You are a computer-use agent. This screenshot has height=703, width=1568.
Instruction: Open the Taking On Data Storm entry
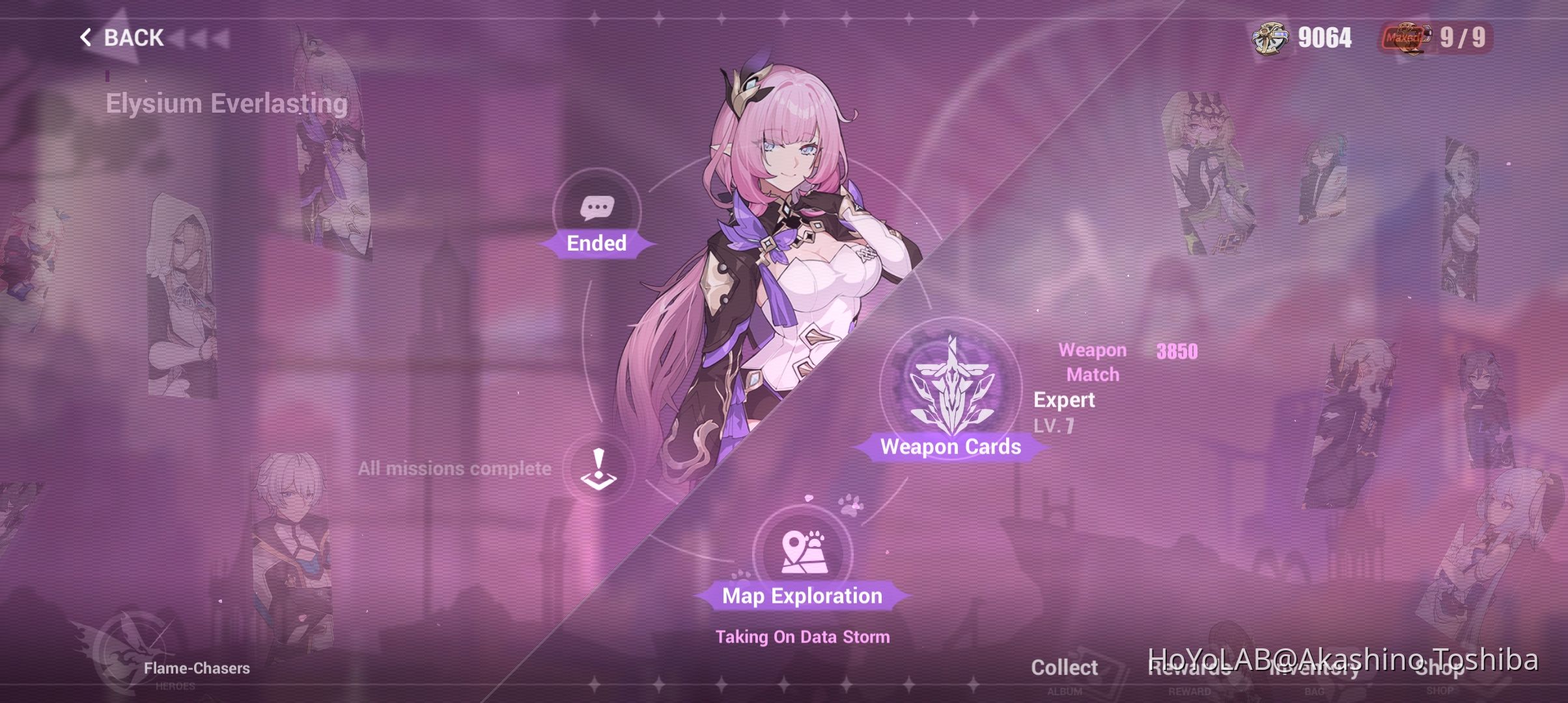point(803,637)
